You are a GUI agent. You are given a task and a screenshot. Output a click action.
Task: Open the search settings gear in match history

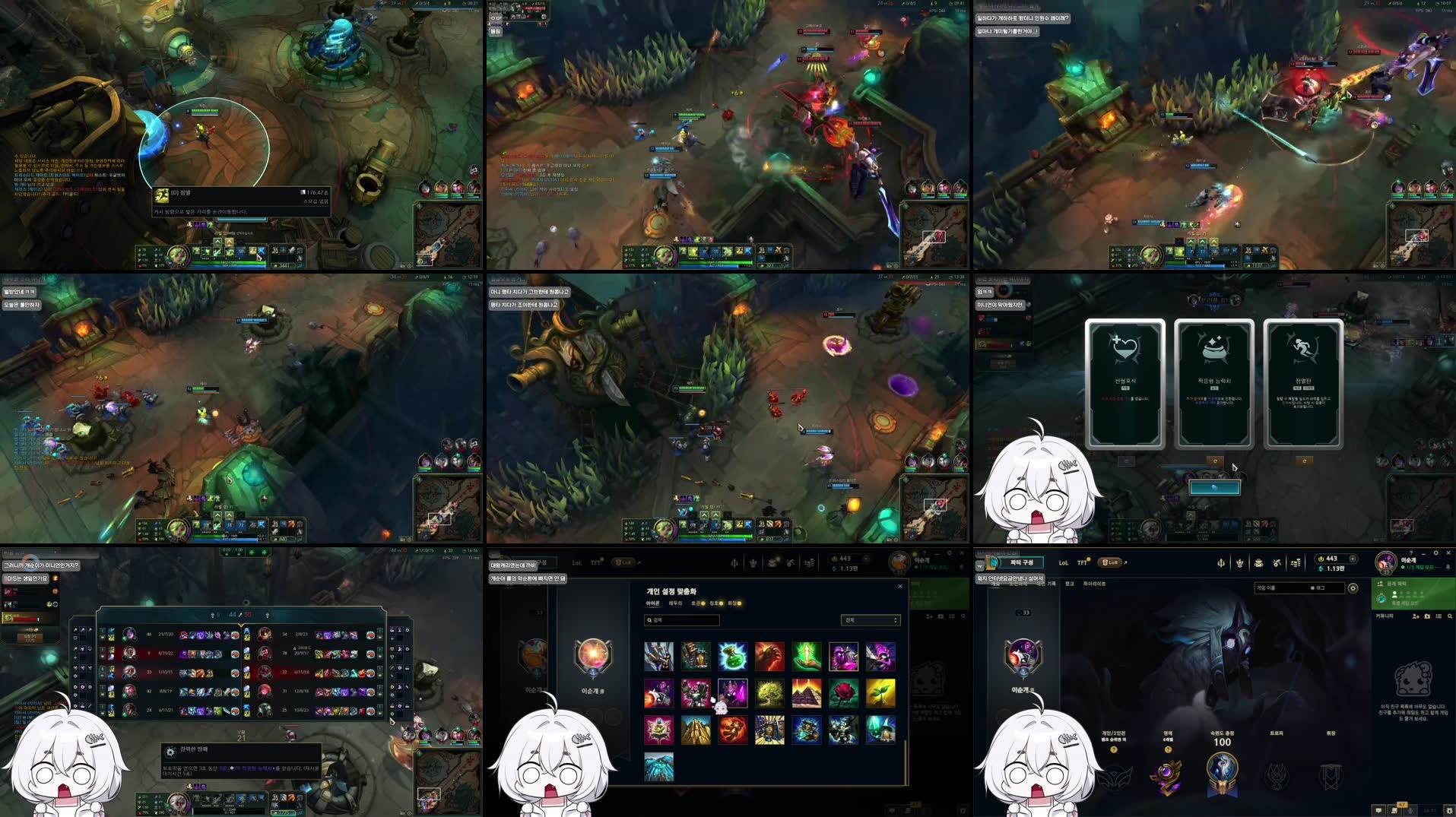tap(1353, 587)
